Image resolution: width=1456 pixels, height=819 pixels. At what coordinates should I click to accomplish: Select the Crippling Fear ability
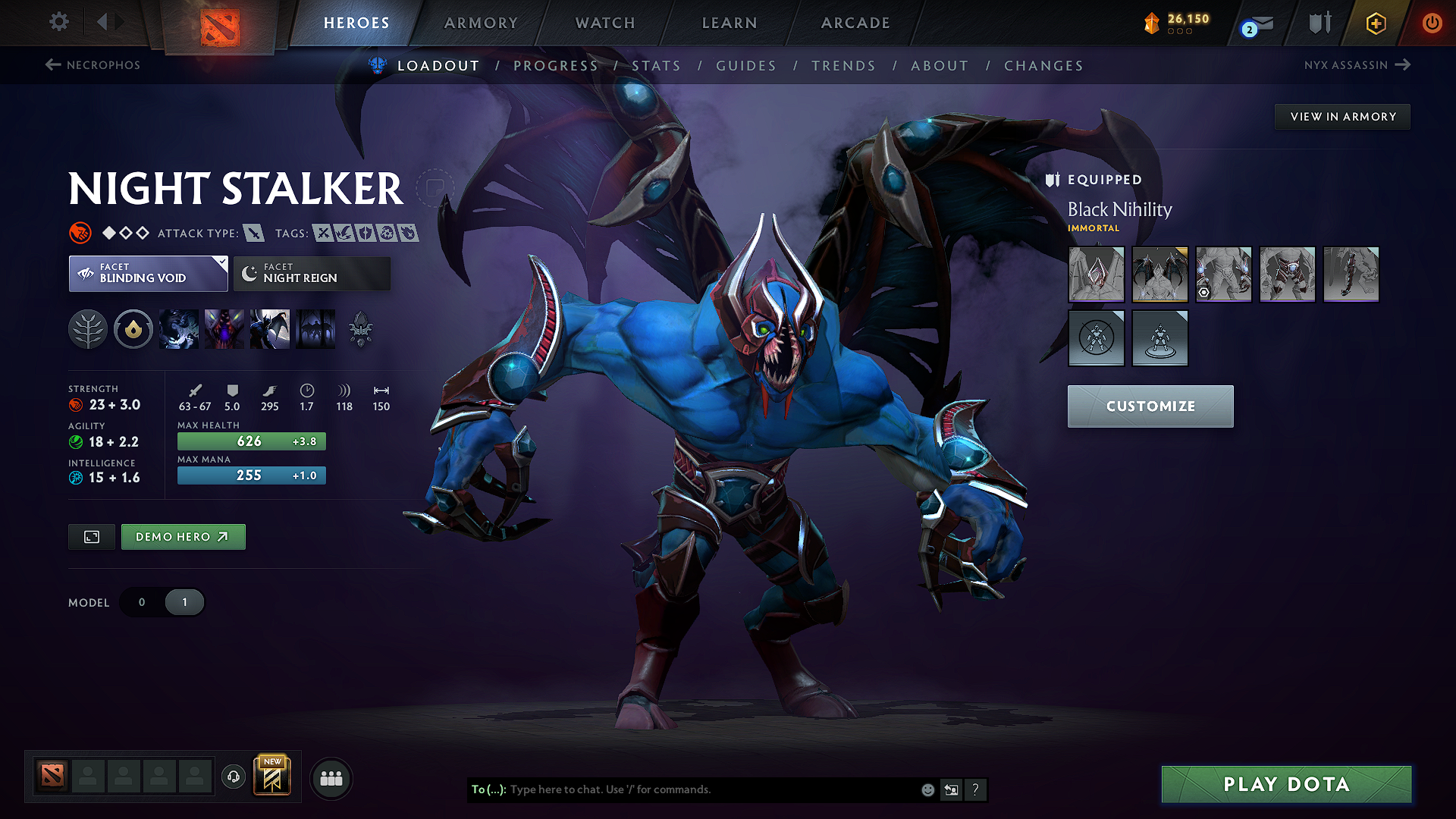pyautogui.click(x=224, y=329)
